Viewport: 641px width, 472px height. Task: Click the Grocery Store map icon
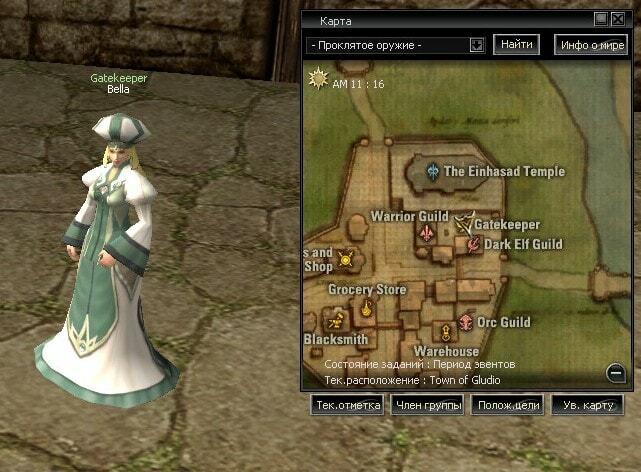pyautogui.click(x=367, y=307)
